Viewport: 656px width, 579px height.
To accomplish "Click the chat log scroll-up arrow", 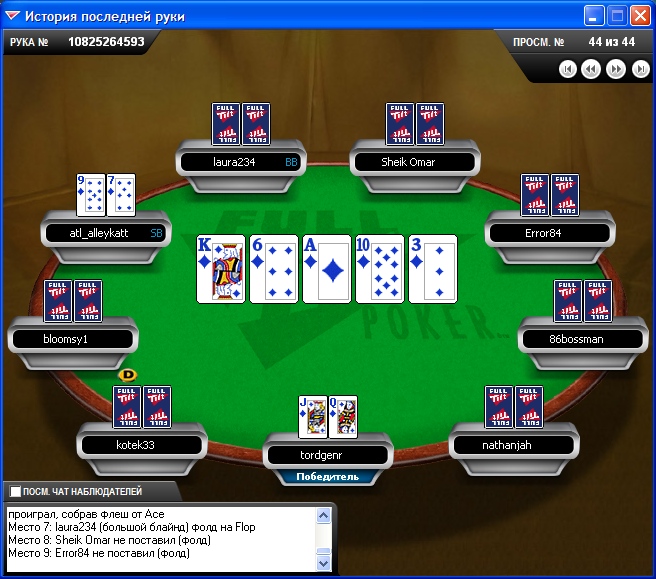I will click(x=323, y=515).
